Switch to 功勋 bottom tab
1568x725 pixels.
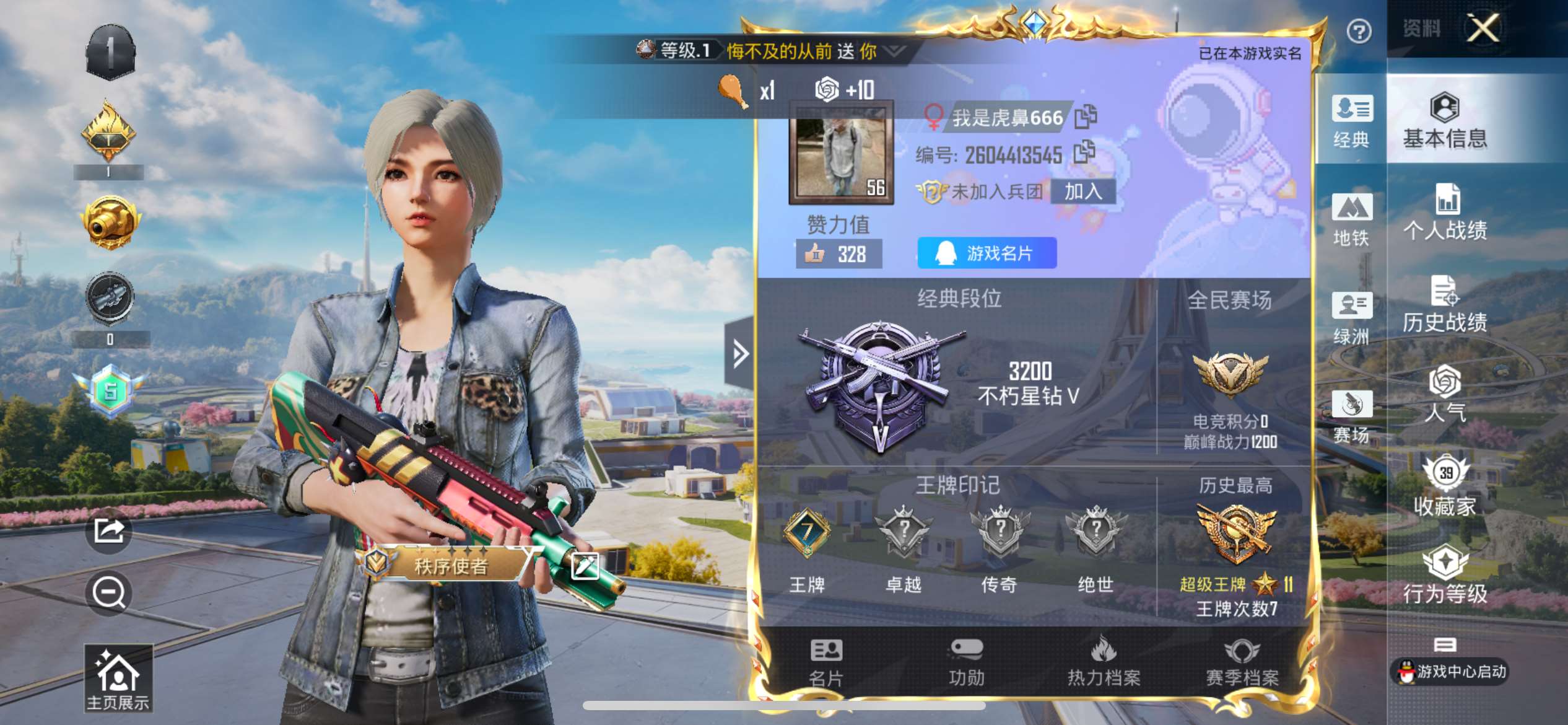pos(966,663)
